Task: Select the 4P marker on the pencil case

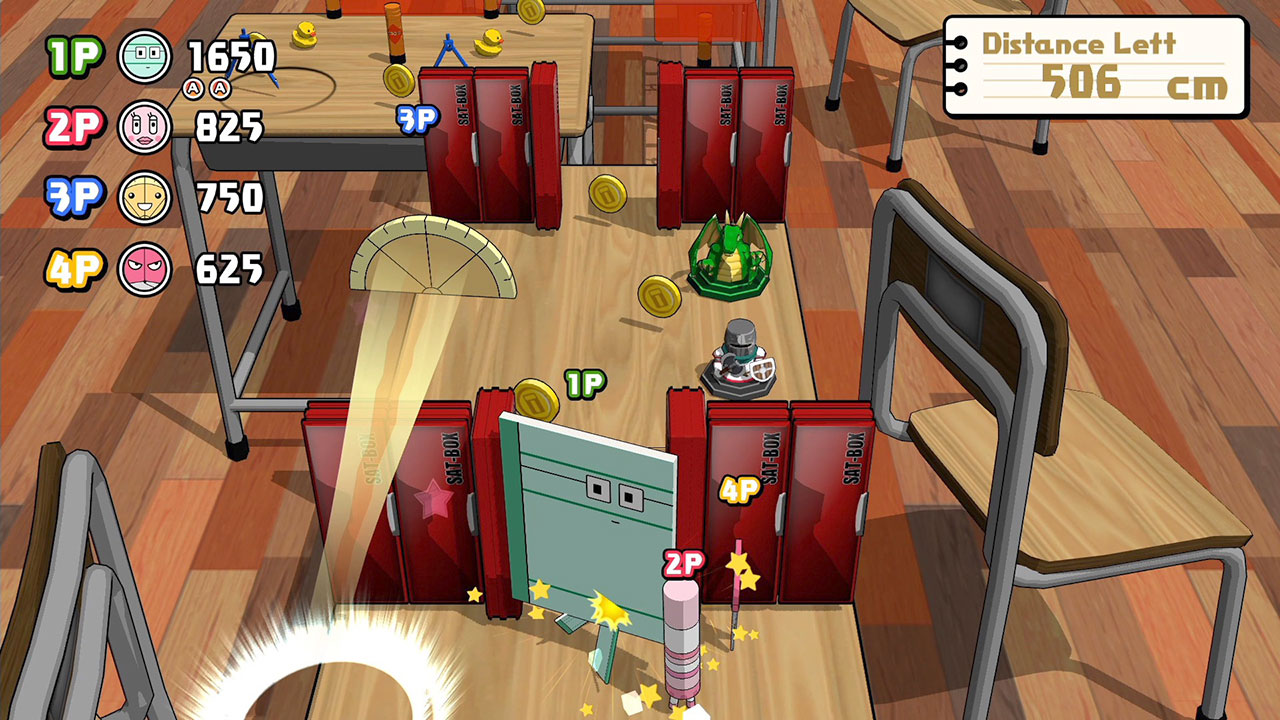Action: pyautogui.click(x=738, y=489)
